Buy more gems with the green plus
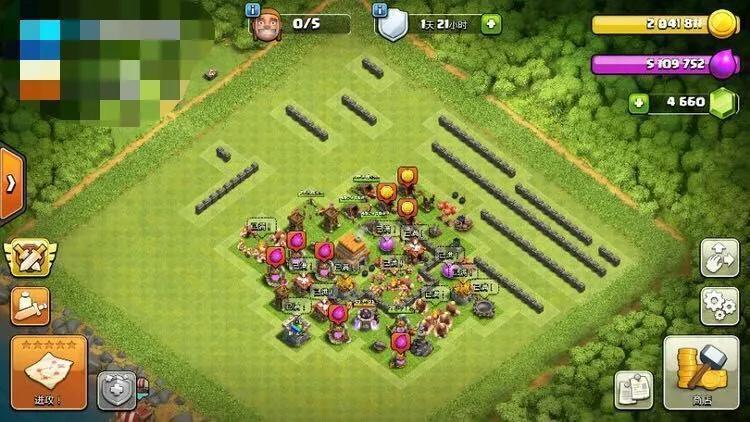The width and height of the screenshot is (750, 422). pos(639,102)
